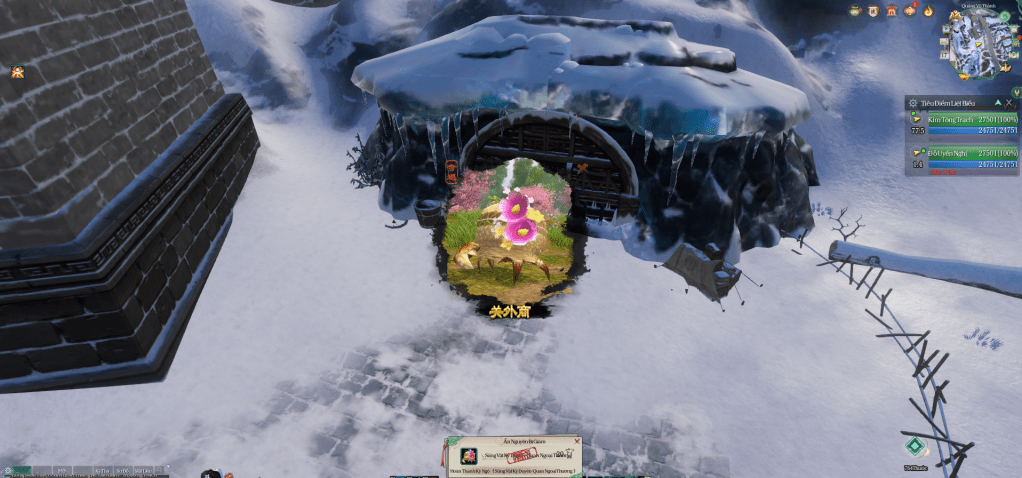Close the Ấn Nguyên Bề Giám popup
The image size is (1022, 478).
pyautogui.click(x=577, y=441)
